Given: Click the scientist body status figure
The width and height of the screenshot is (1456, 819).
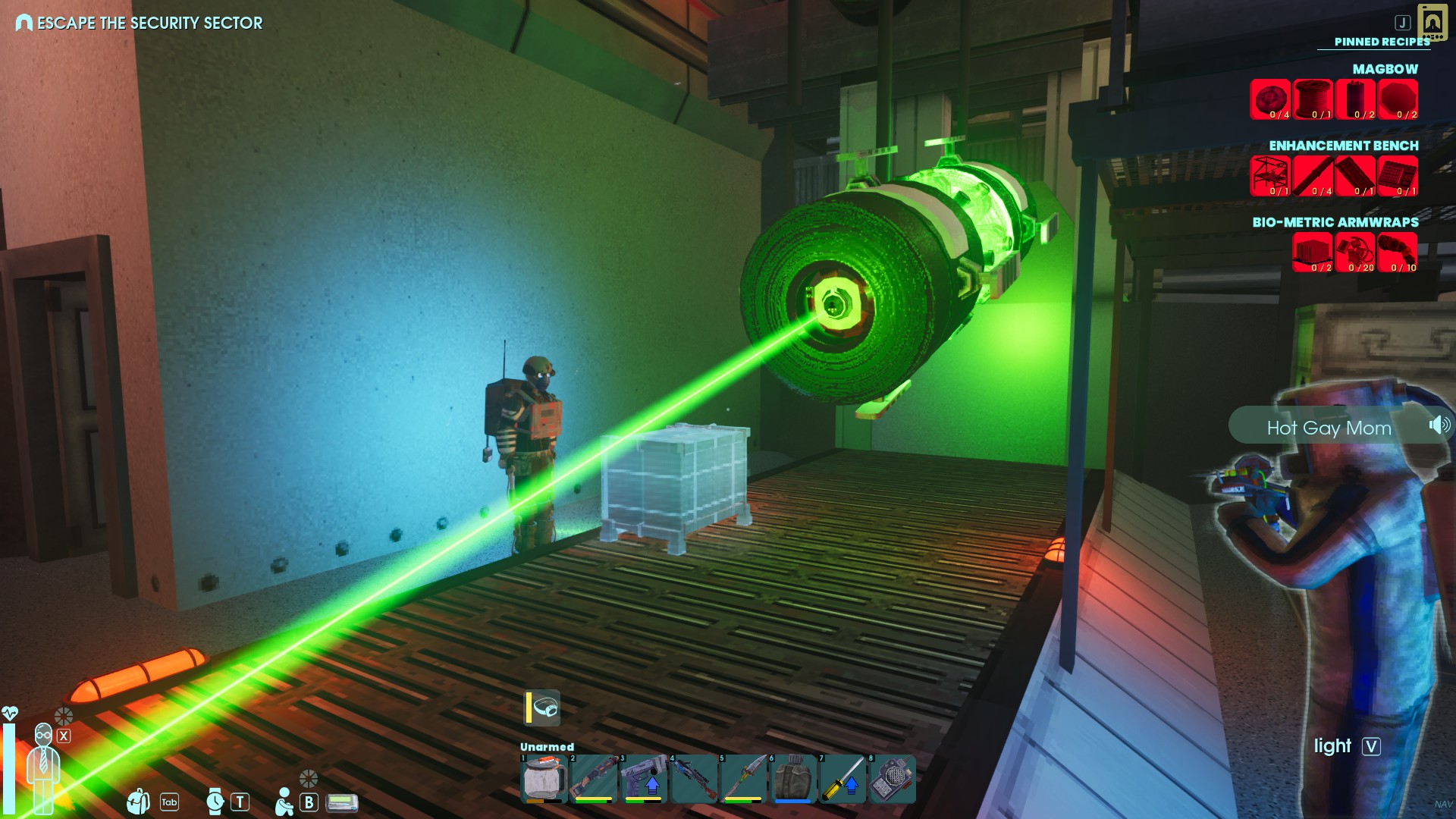Looking at the screenshot, I should (x=43, y=766).
